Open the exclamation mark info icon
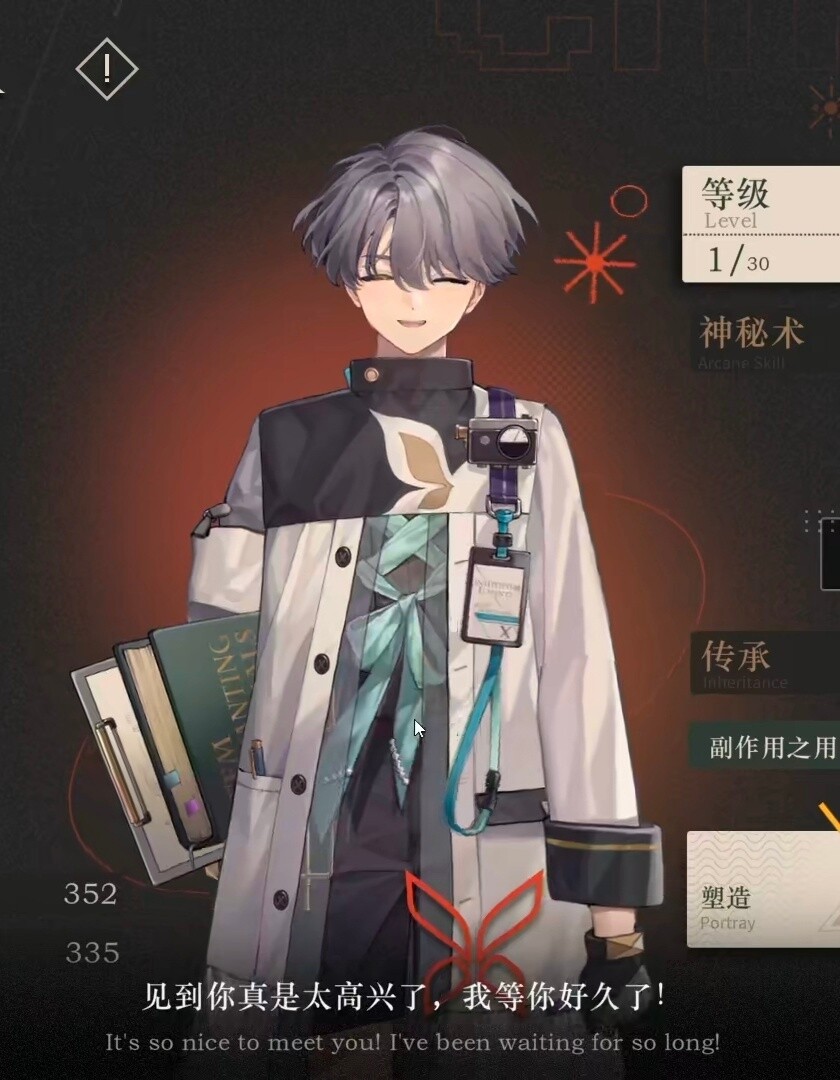840x1080 pixels. pos(107,68)
